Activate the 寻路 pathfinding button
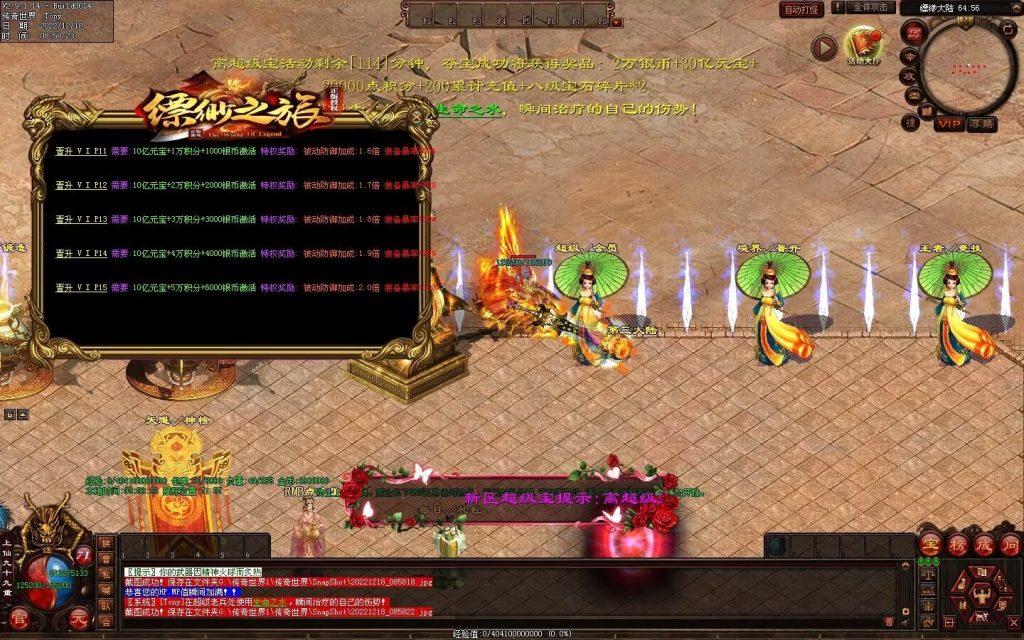 click(982, 123)
